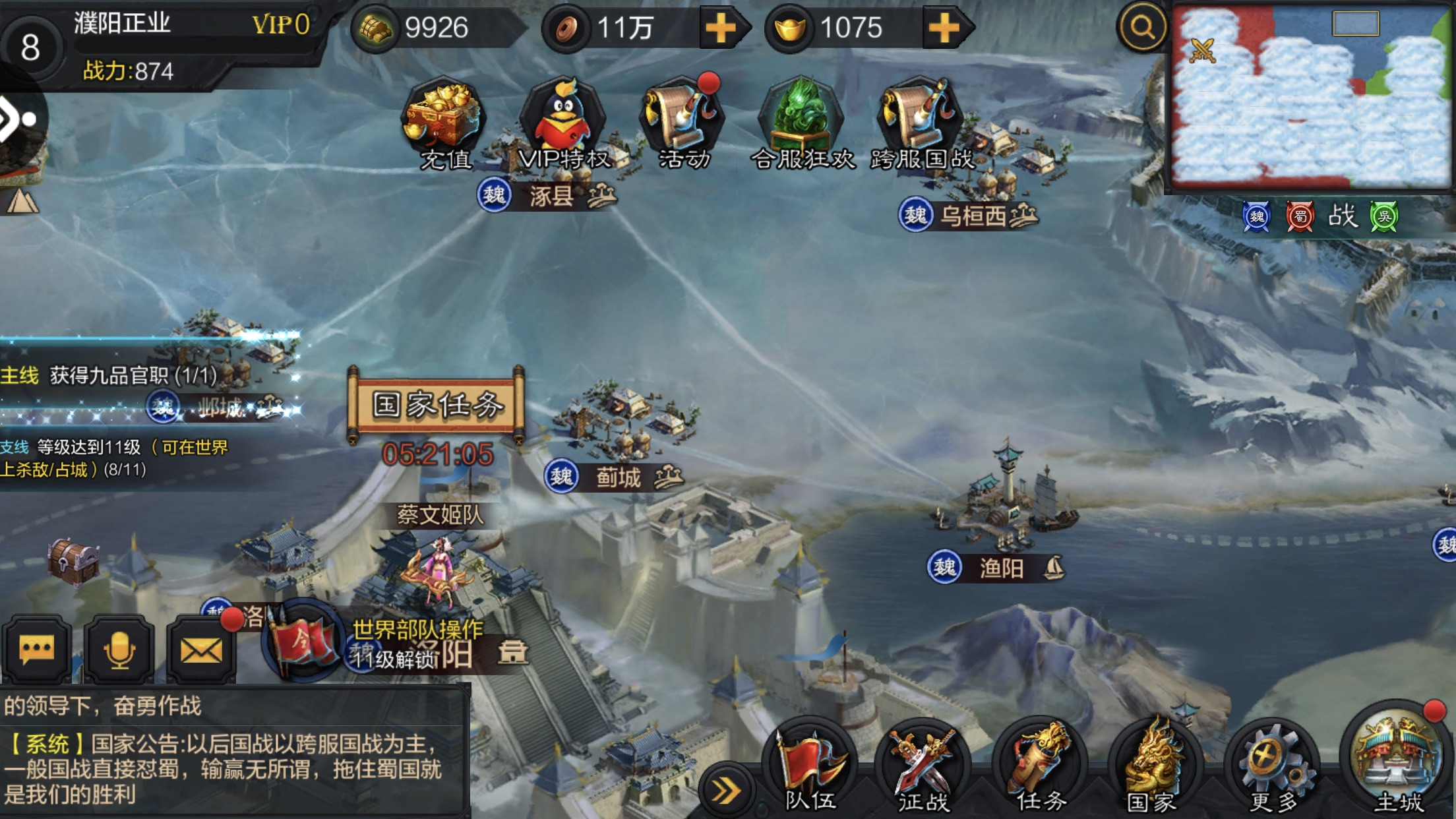The height and width of the screenshot is (819, 1456).
Task: Click the magnifying glass search button
Action: tap(1141, 28)
